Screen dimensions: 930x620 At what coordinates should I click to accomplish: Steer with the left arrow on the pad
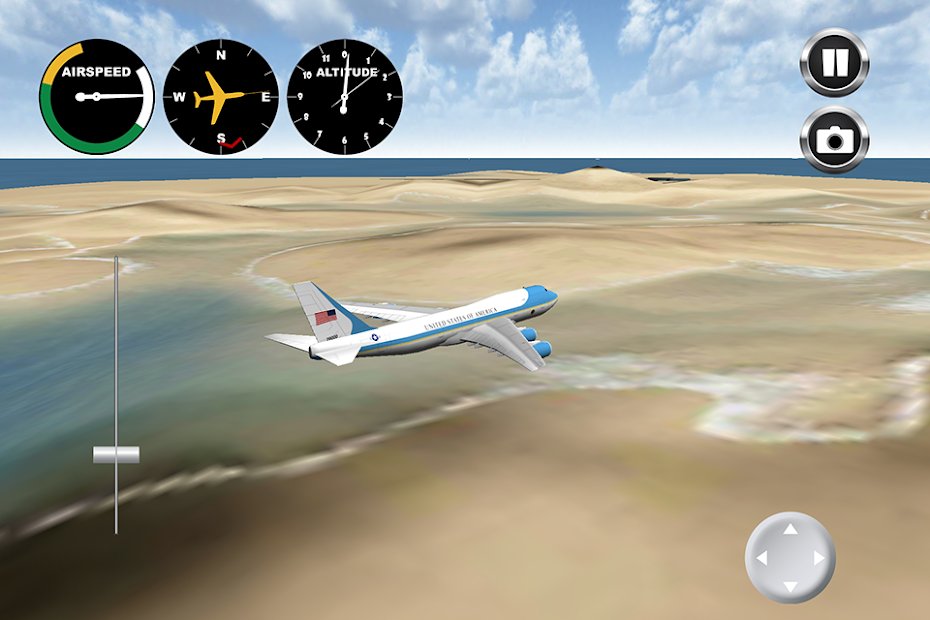[x=762, y=558]
